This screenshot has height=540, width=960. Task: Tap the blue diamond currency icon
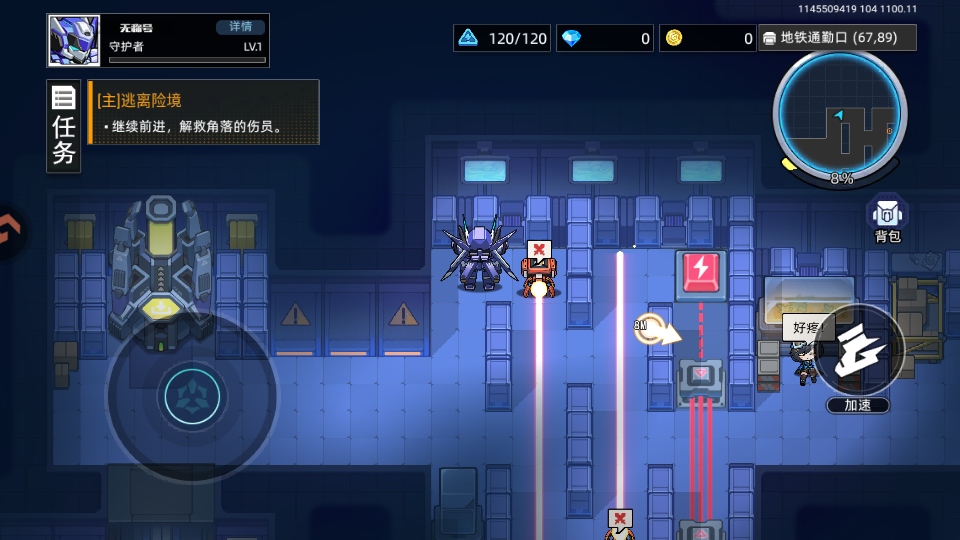tap(571, 38)
